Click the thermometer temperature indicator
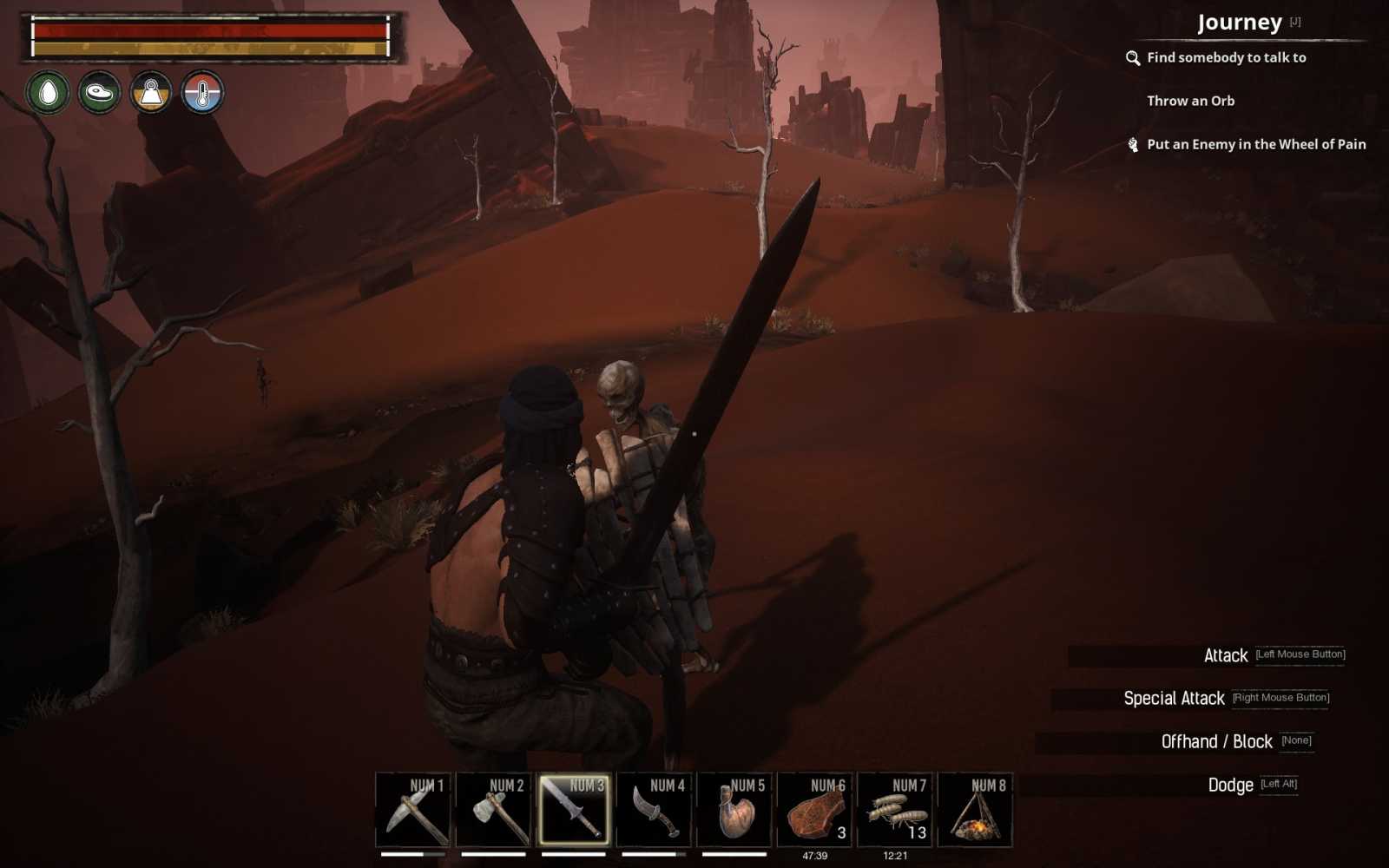This screenshot has width=1389, height=868. click(x=201, y=93)
